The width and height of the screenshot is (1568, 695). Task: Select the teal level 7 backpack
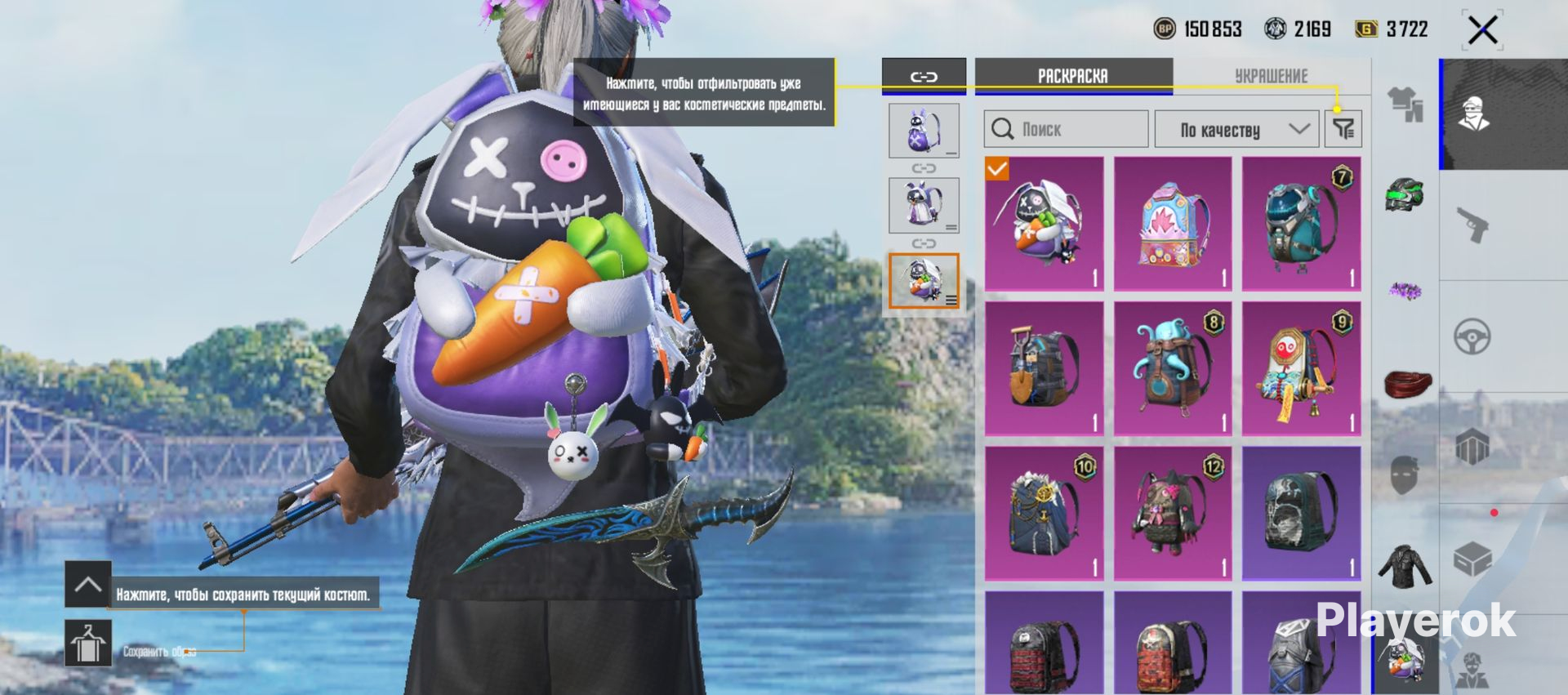coord(1301,224)
